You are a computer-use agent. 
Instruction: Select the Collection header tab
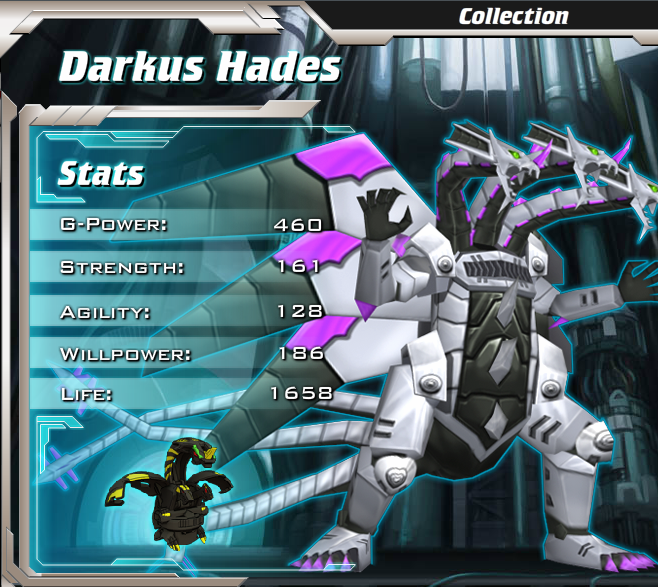point(513,16)
